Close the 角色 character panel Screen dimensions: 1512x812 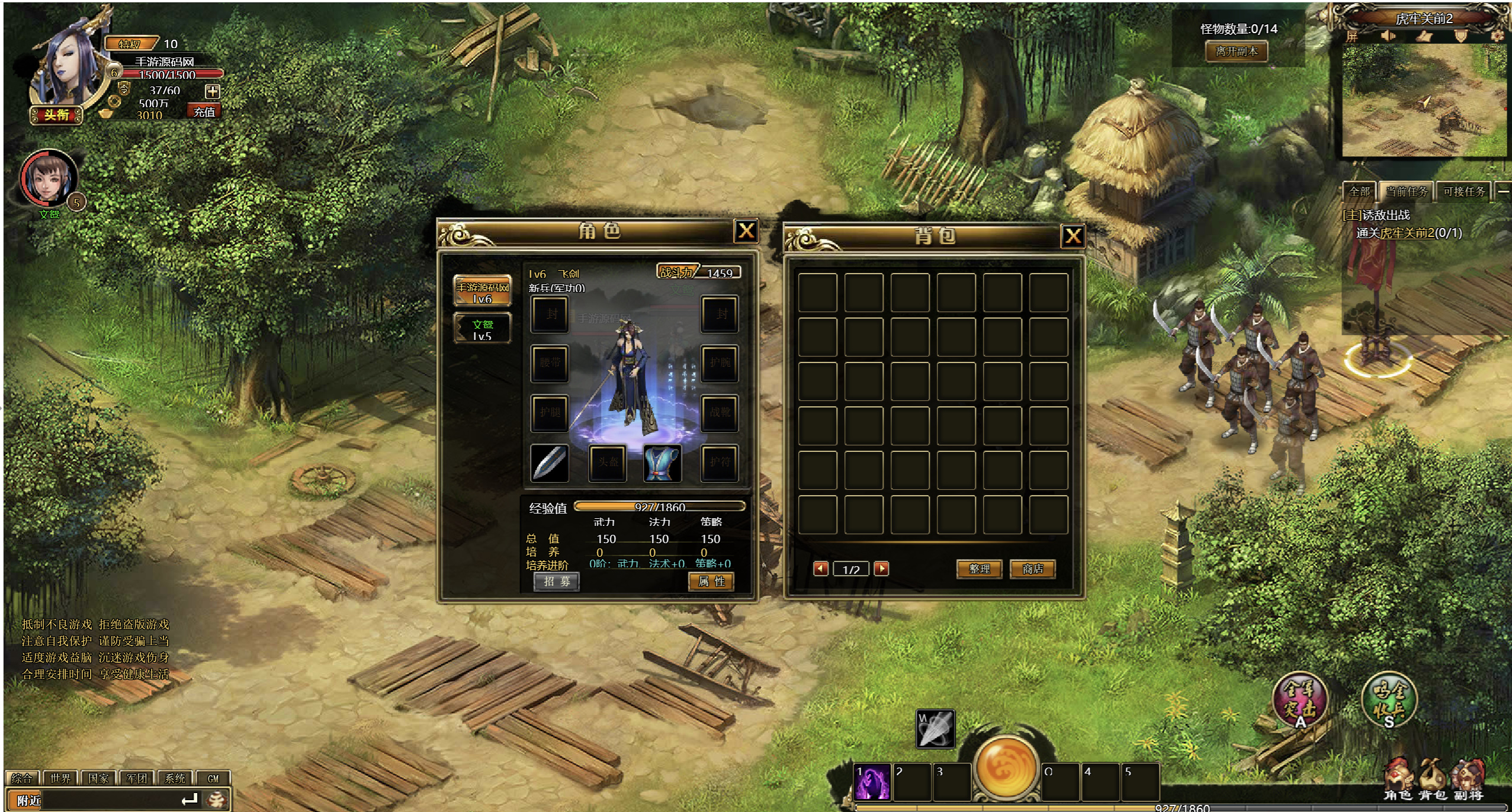[x=746, y=230]
